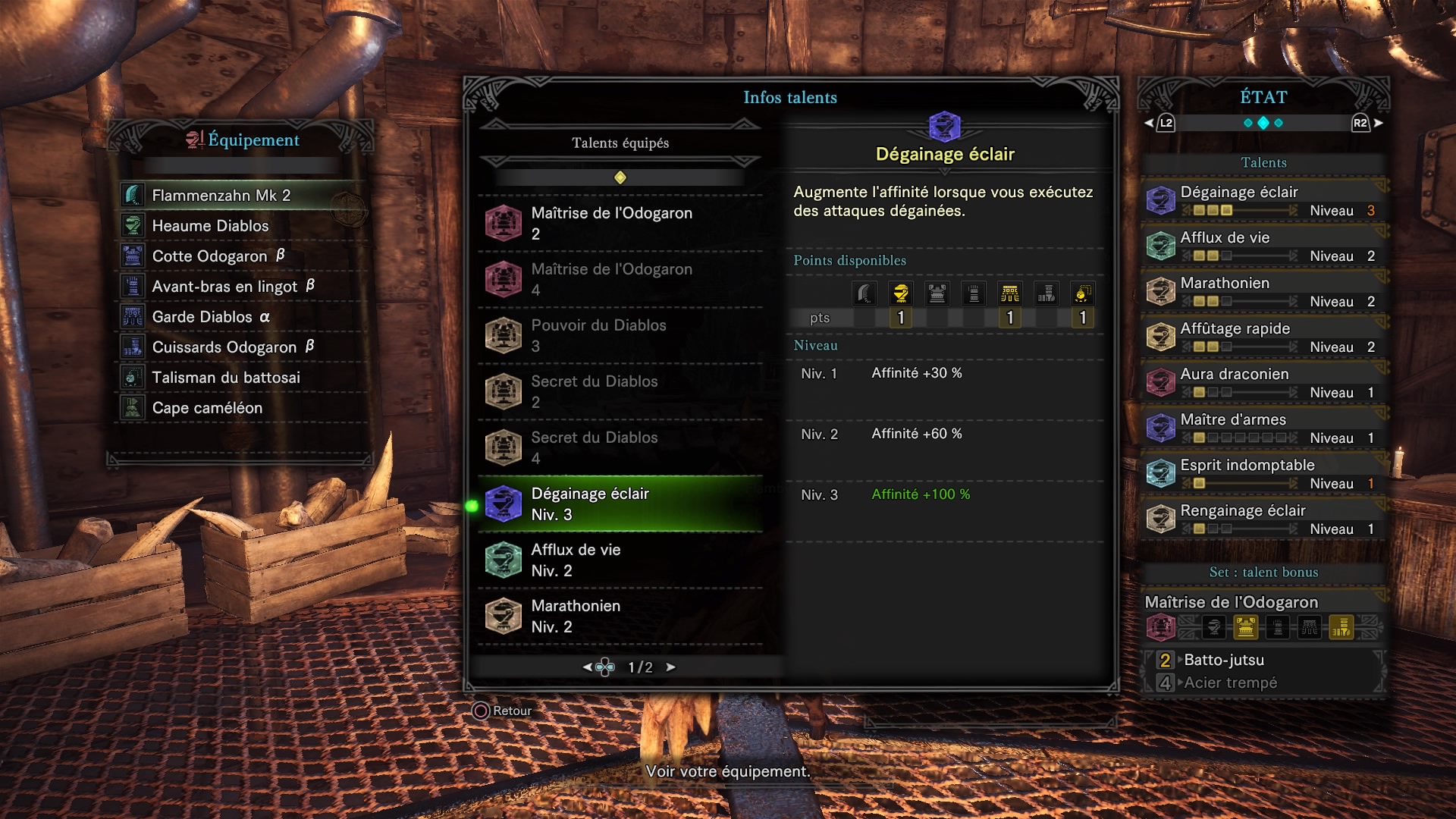Select Heaume Diablos helmet entry

coord(210,226)
